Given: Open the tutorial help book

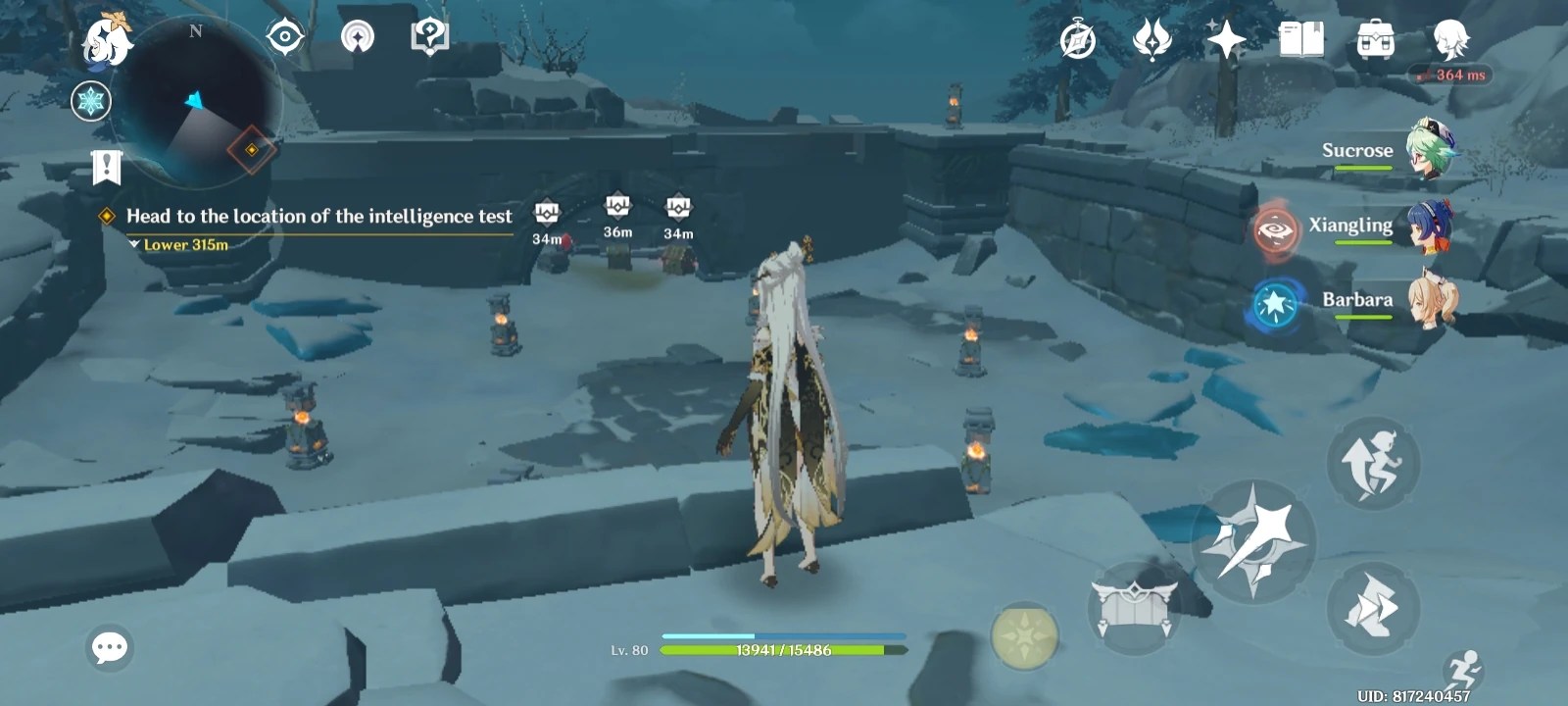Looking at the screenshot, I should (428, 36).
